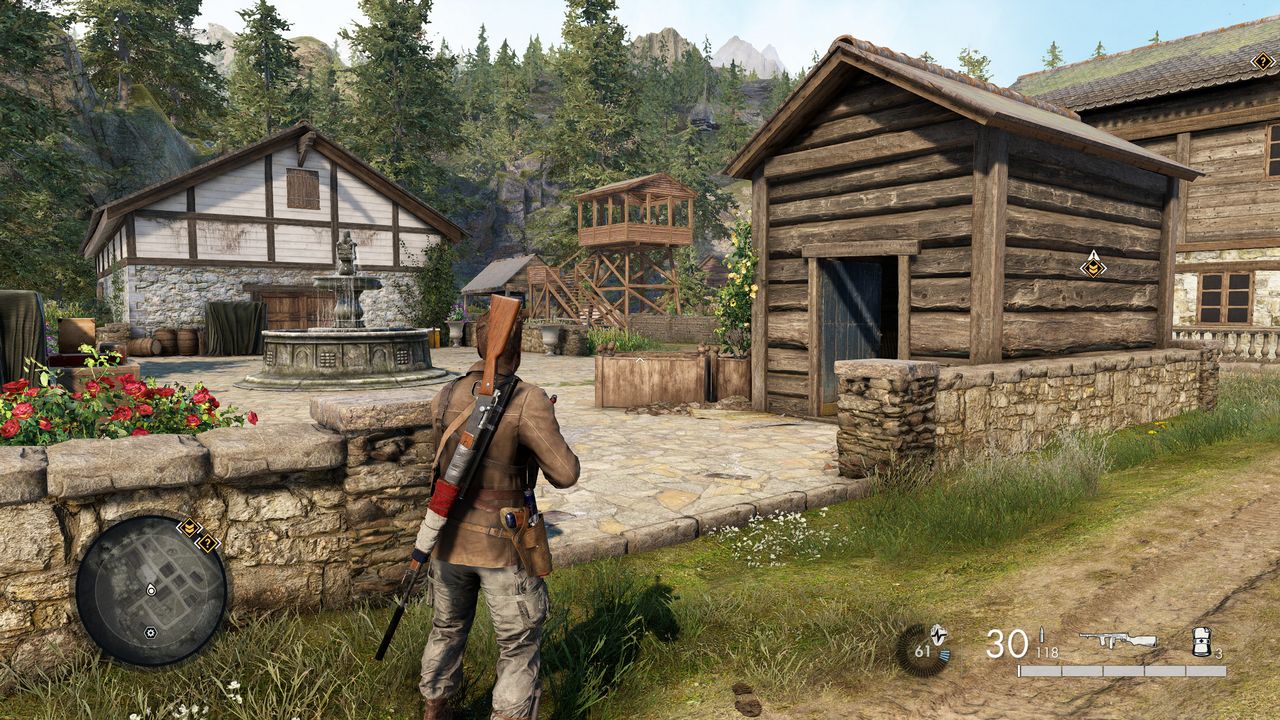Click the question mark waypoint marker near the rooftop
Image resolution: width=1280 pixels, height=720 pixels.
[x=1263, y=61]
